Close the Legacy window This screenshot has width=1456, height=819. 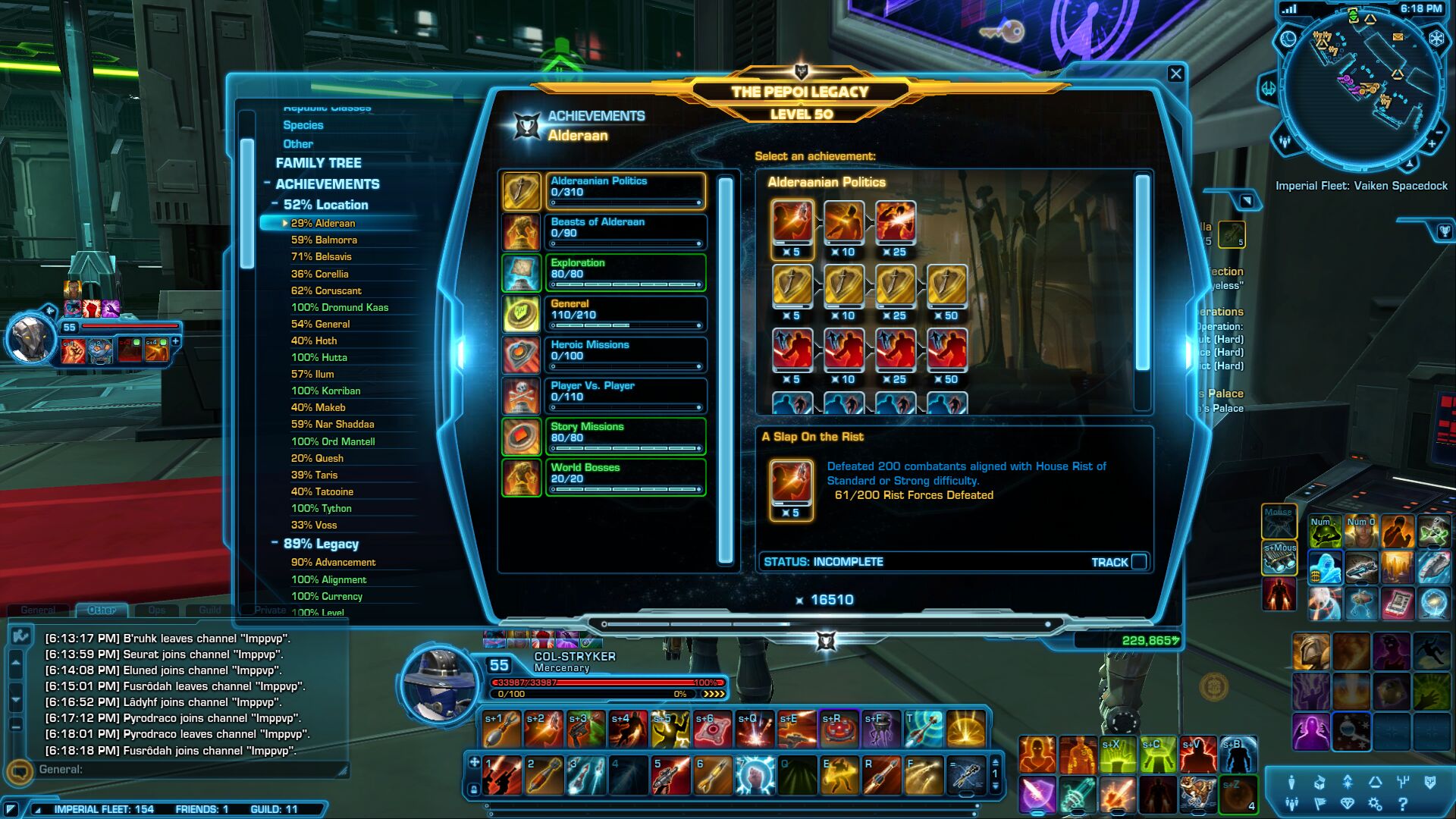[x=1175, y=74]
